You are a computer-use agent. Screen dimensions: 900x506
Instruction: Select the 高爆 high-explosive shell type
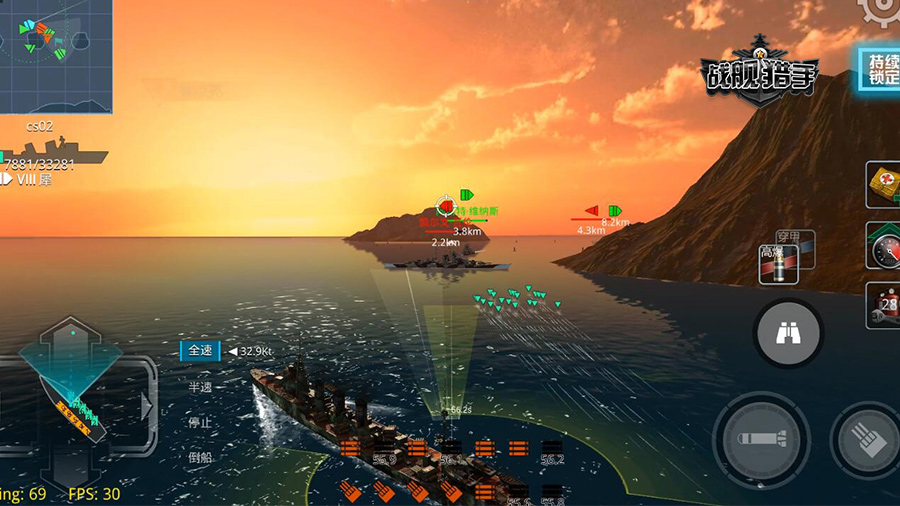point(776,264)
